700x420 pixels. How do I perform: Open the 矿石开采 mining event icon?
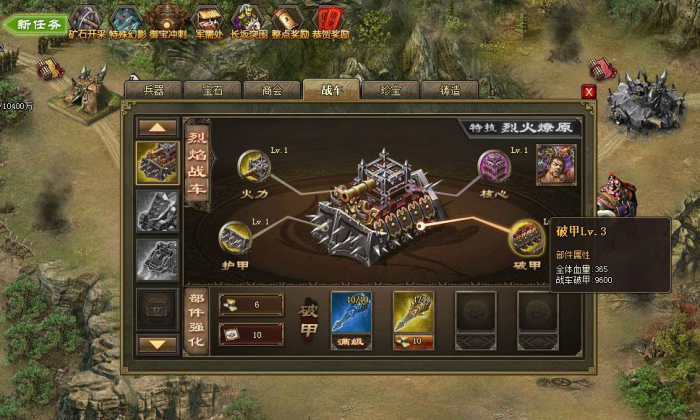(85, 19)
